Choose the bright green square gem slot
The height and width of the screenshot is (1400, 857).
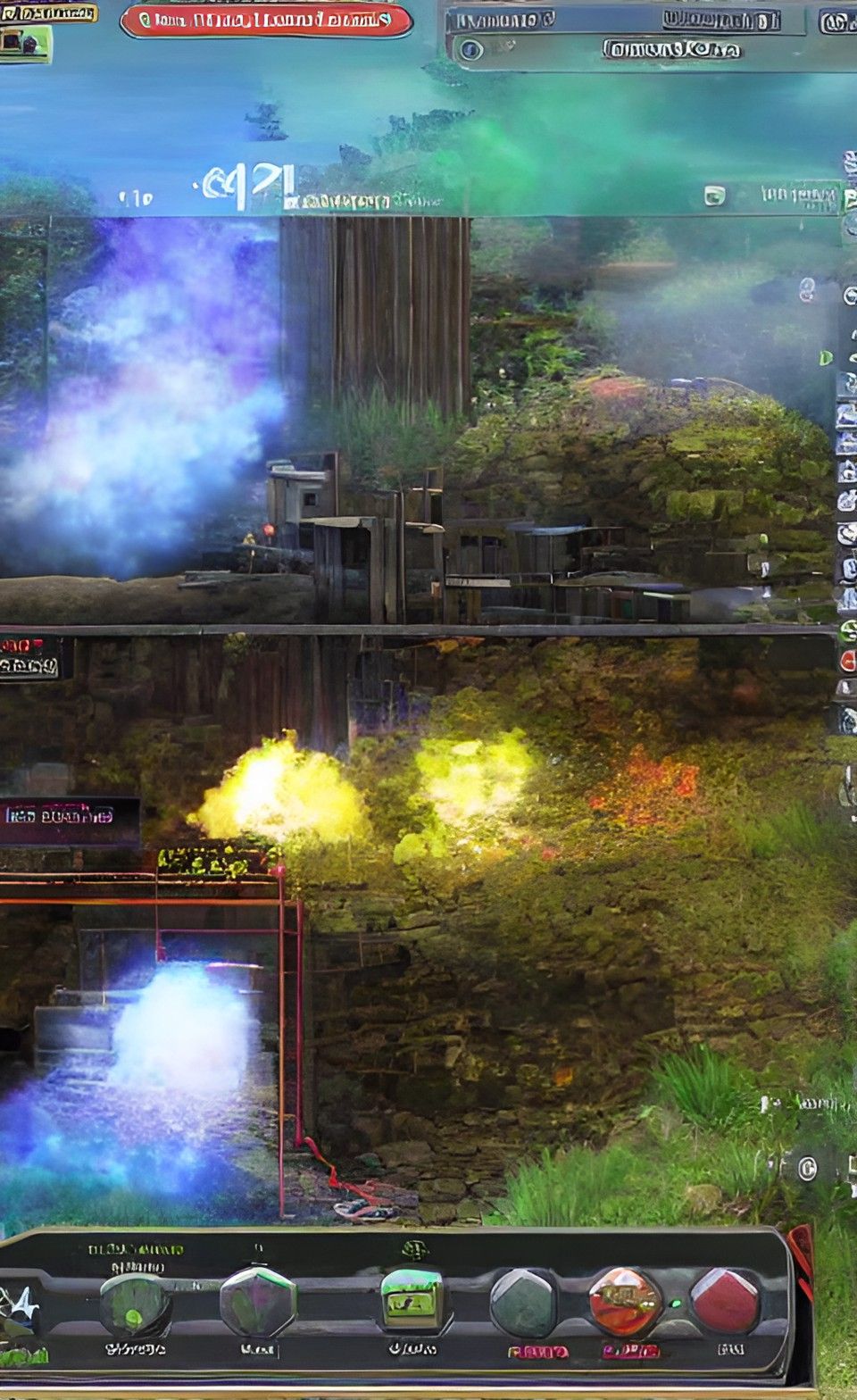point(412,1298)
